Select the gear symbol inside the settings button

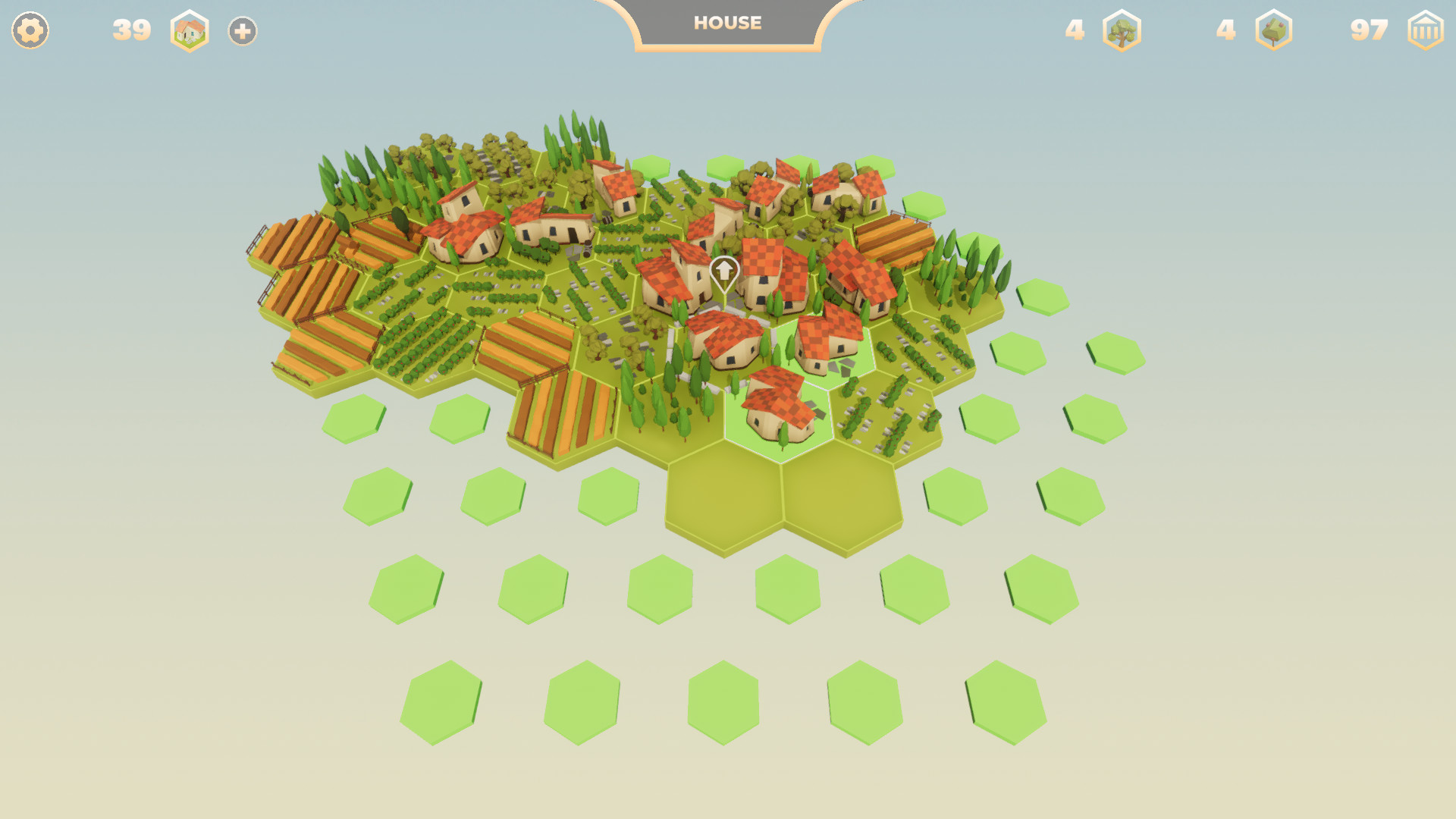pyautogui.click(x=30, y=30)
